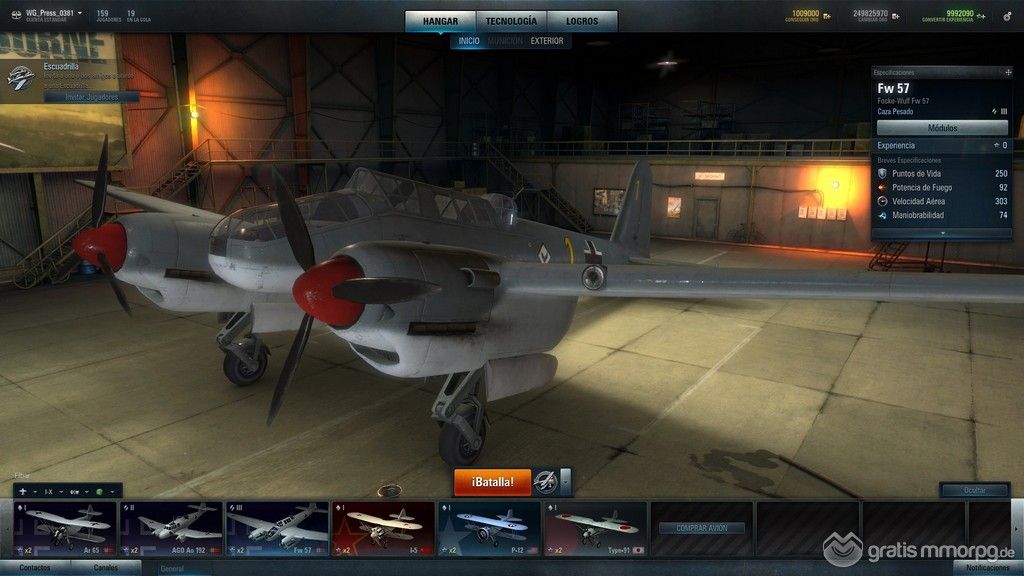This screenshot has height=576, width=1024.
Task: Open the Logros tab
Action: click(x=582, y=21)
